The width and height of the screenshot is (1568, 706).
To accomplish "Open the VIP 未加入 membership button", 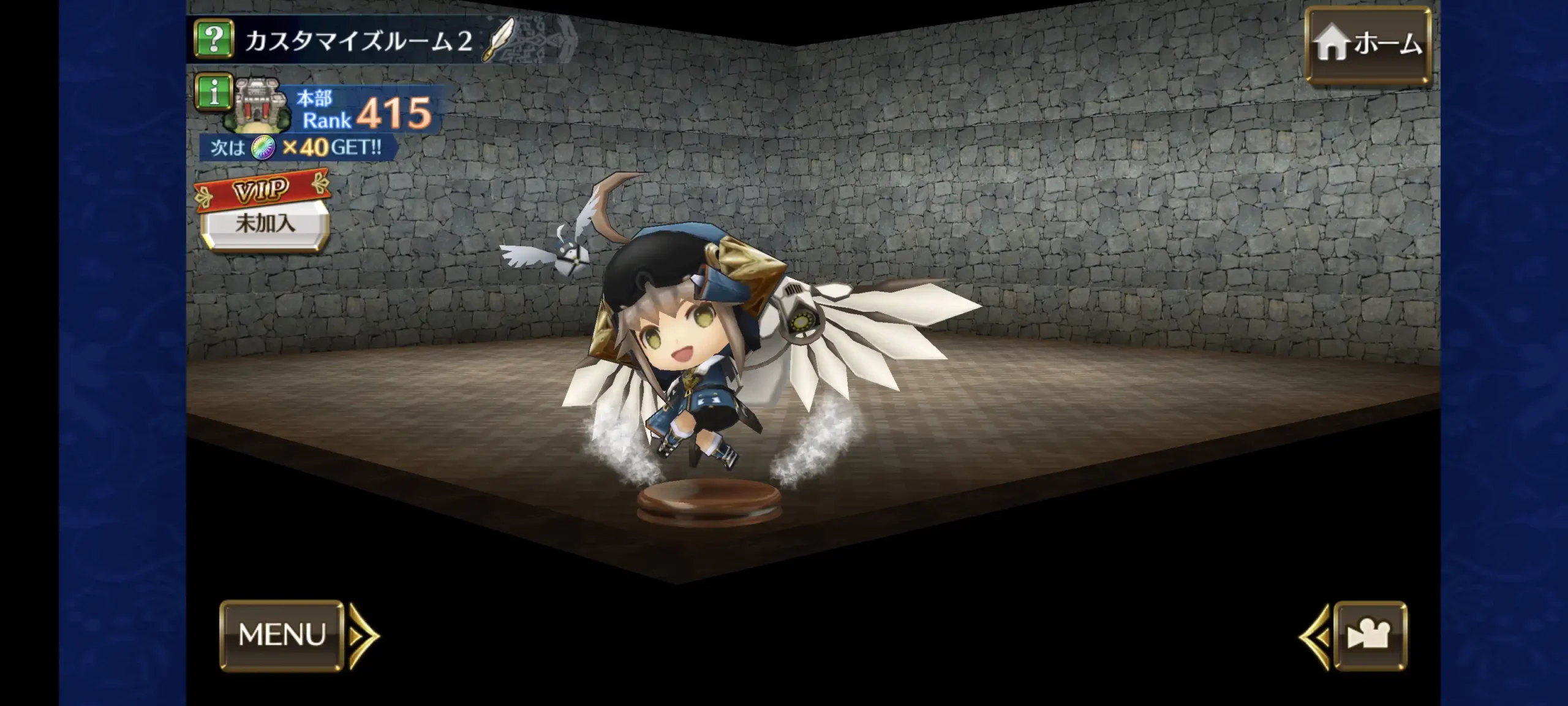I will [264, 222].
